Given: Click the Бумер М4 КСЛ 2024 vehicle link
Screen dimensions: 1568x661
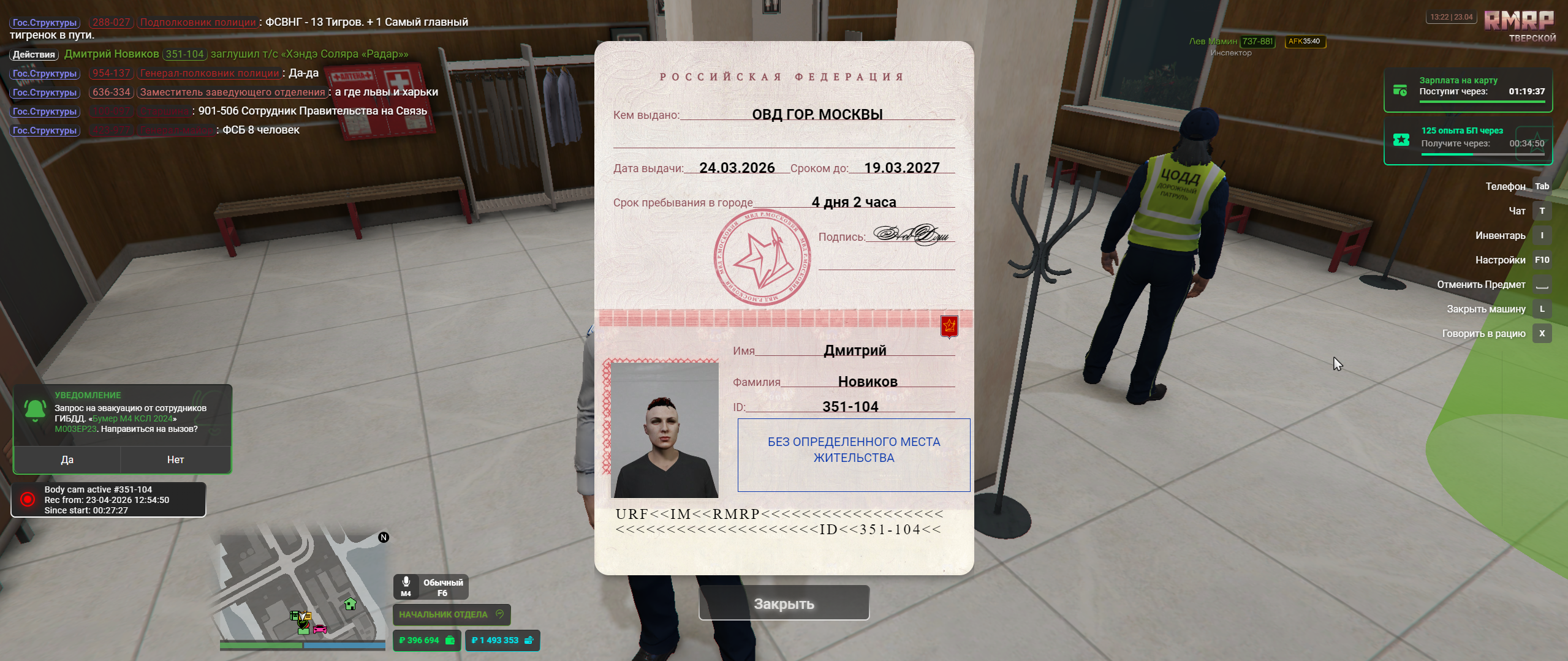Looking at the screenshot, I should pyautogui.click(x=132, y=418).
